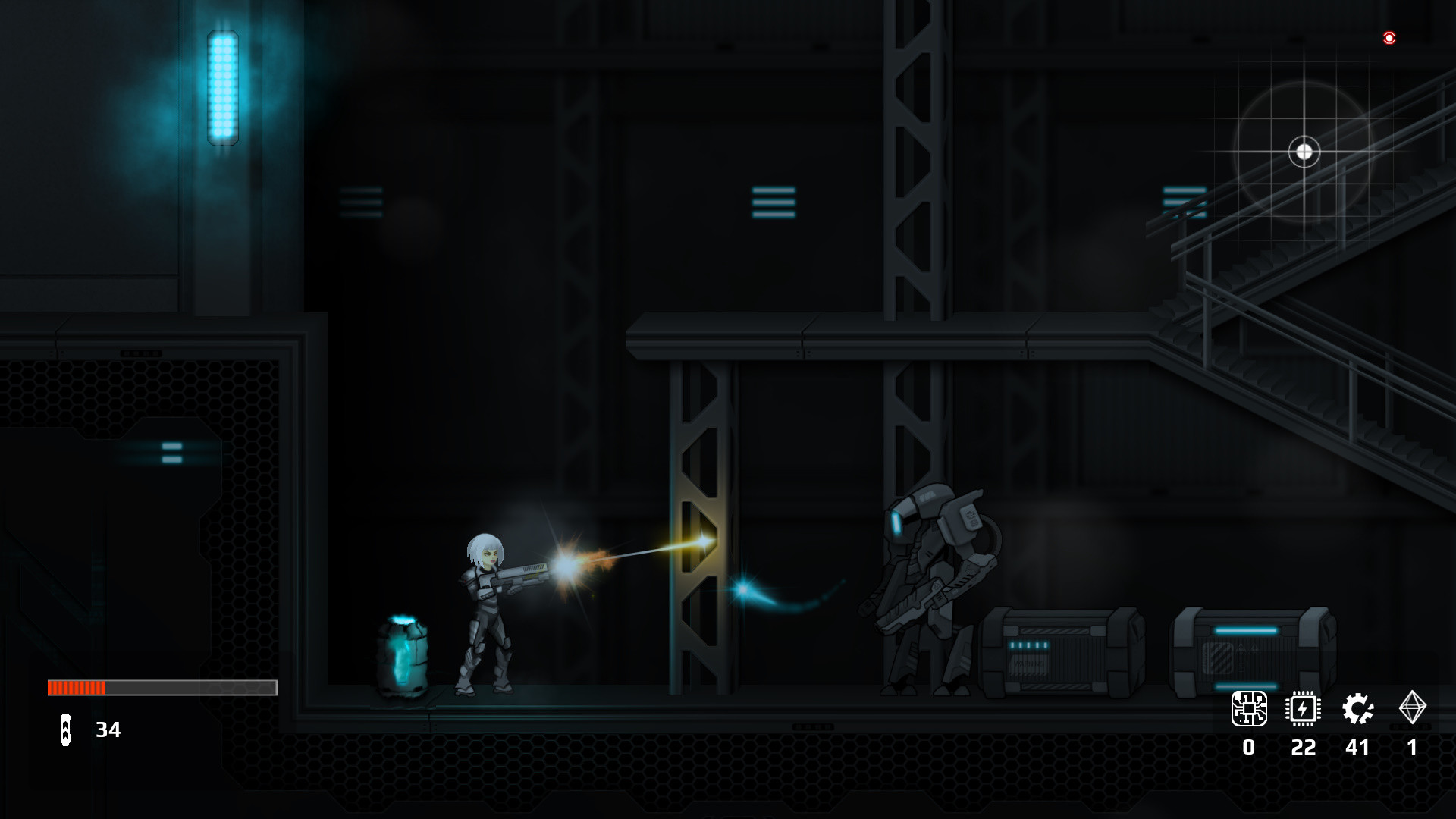Select the glowing canister beside the player
Screen dimensions: 1456x819
pos(404,652)
